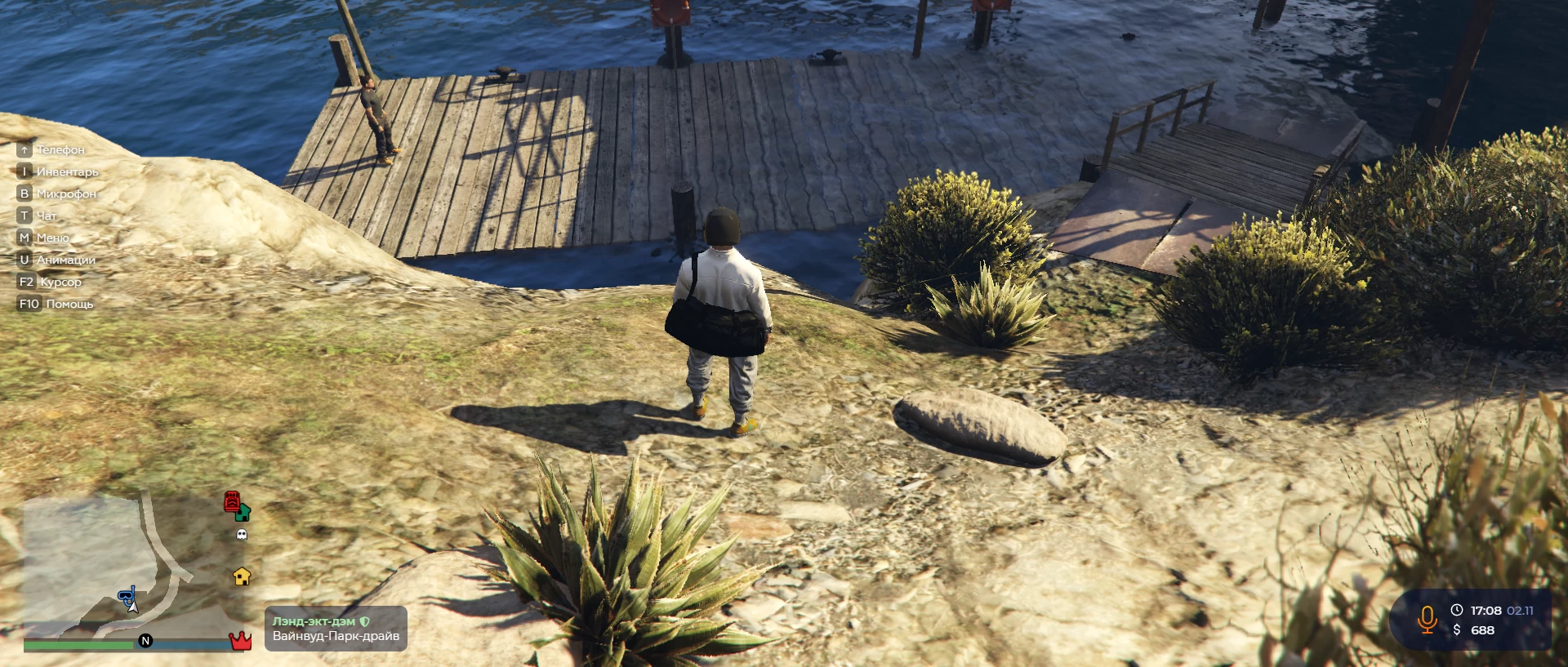1568x667 pixels.
Task: Select the green house map marker
Action: [243, 513]
